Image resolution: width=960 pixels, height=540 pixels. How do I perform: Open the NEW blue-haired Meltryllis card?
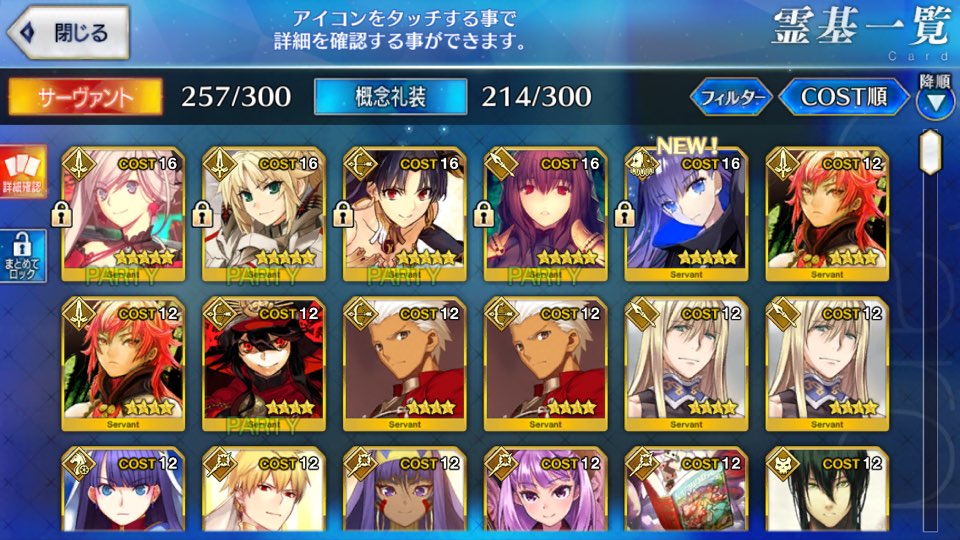[x=685, y=212]
